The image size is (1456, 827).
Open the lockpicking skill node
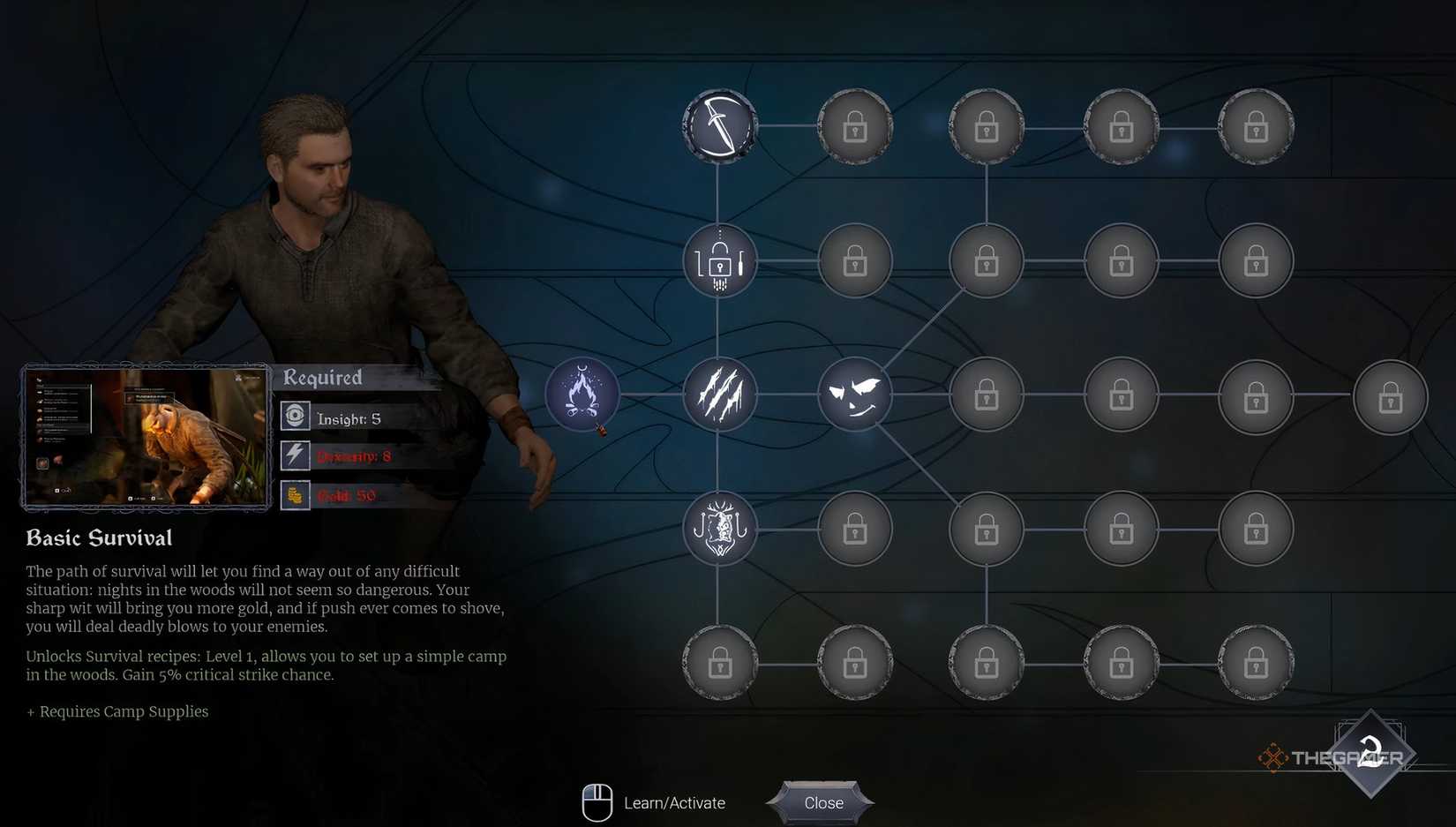(x=719, y=260)
